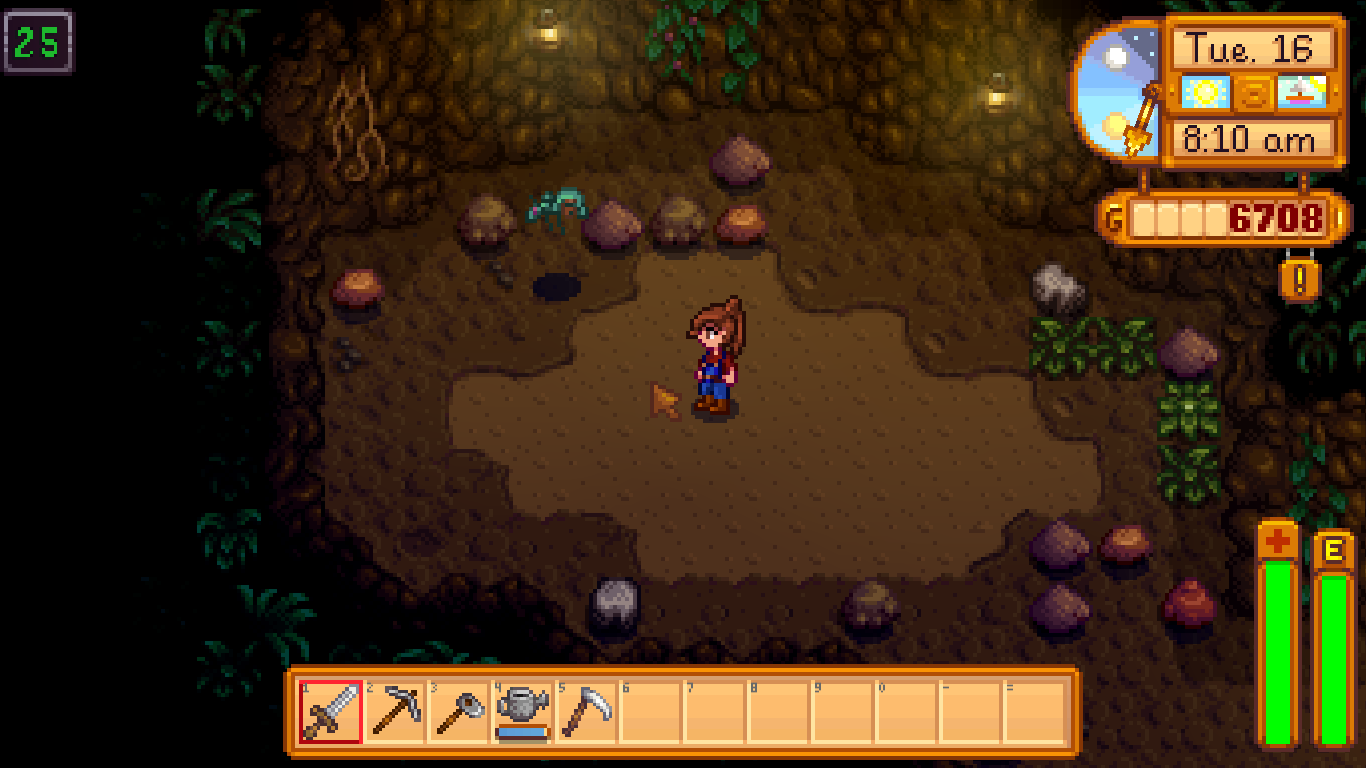
Task: Click the sunny weather icon
Action: pyautogui.click(x=1203, y=92)
